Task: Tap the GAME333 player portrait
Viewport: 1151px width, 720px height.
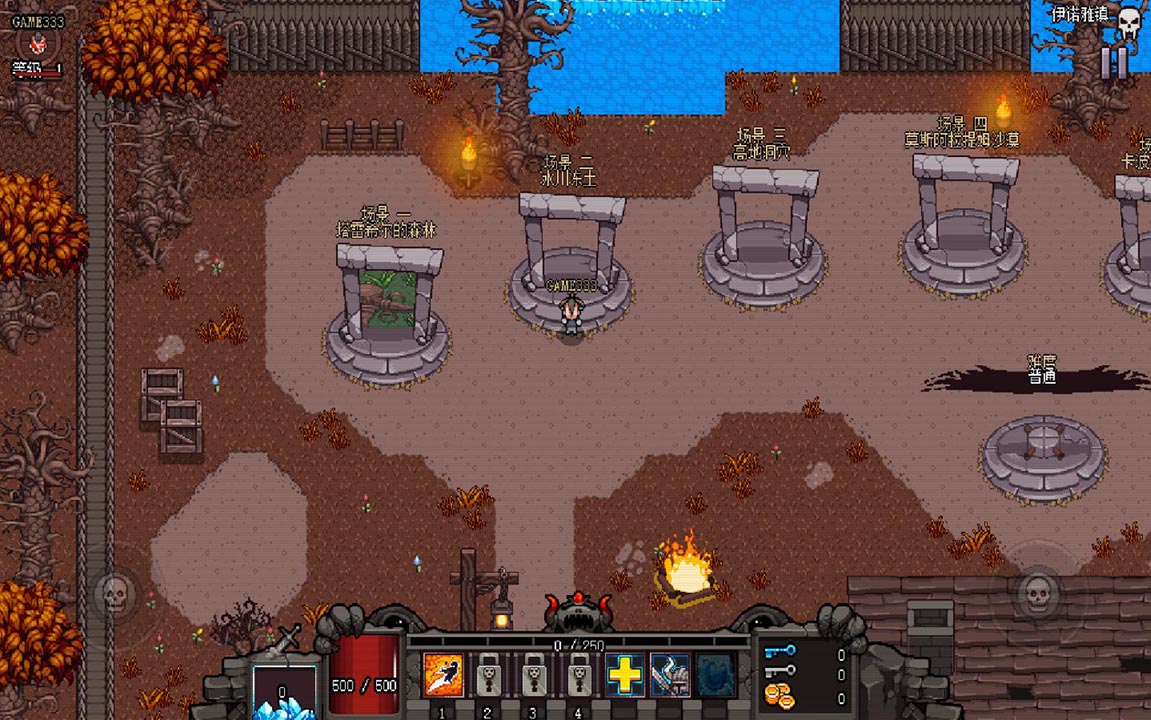Action: [38, 44]
